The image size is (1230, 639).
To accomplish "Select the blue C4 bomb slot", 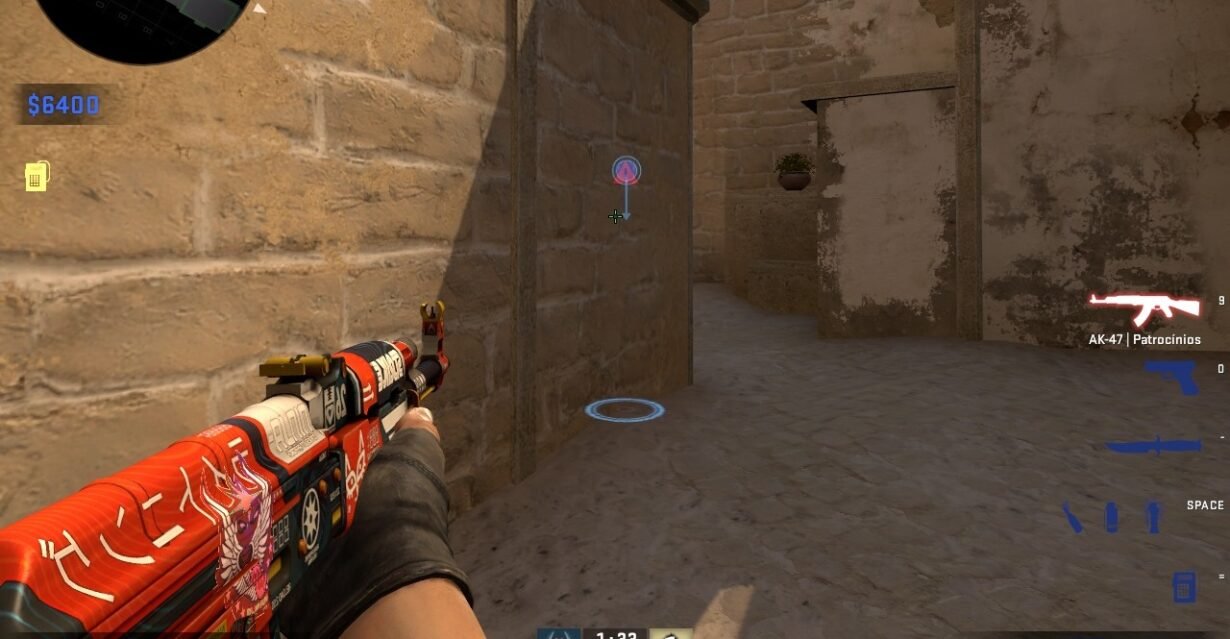I will tap(1184, 585).
